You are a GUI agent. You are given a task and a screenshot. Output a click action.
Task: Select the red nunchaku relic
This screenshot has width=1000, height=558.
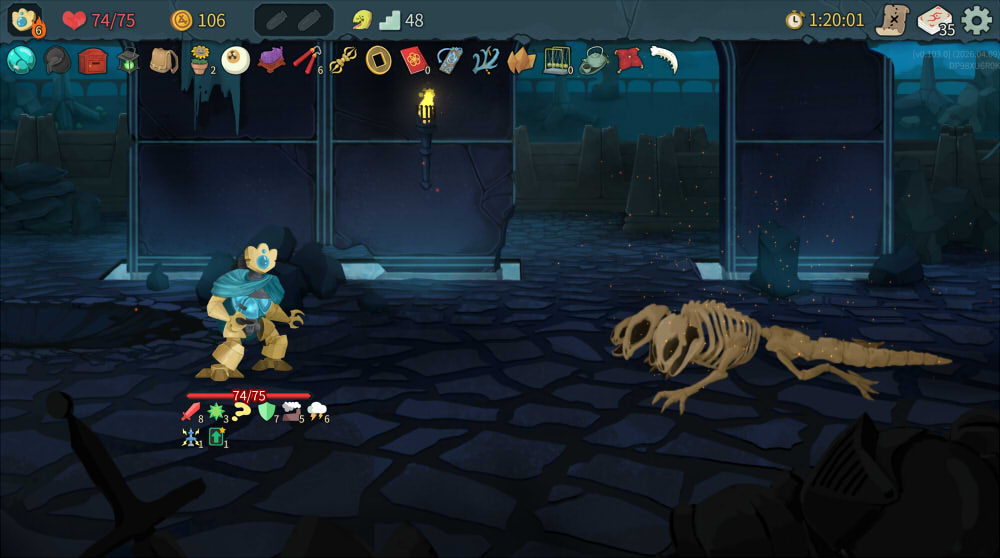306,60
